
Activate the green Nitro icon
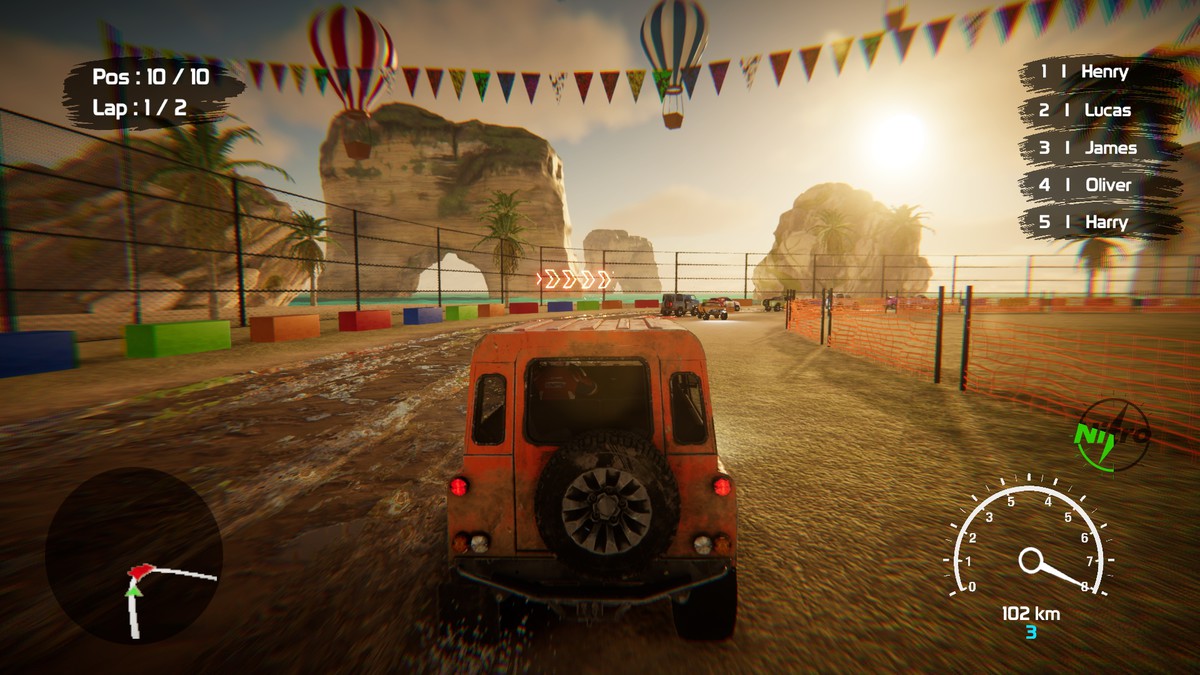coord(1111,435)
